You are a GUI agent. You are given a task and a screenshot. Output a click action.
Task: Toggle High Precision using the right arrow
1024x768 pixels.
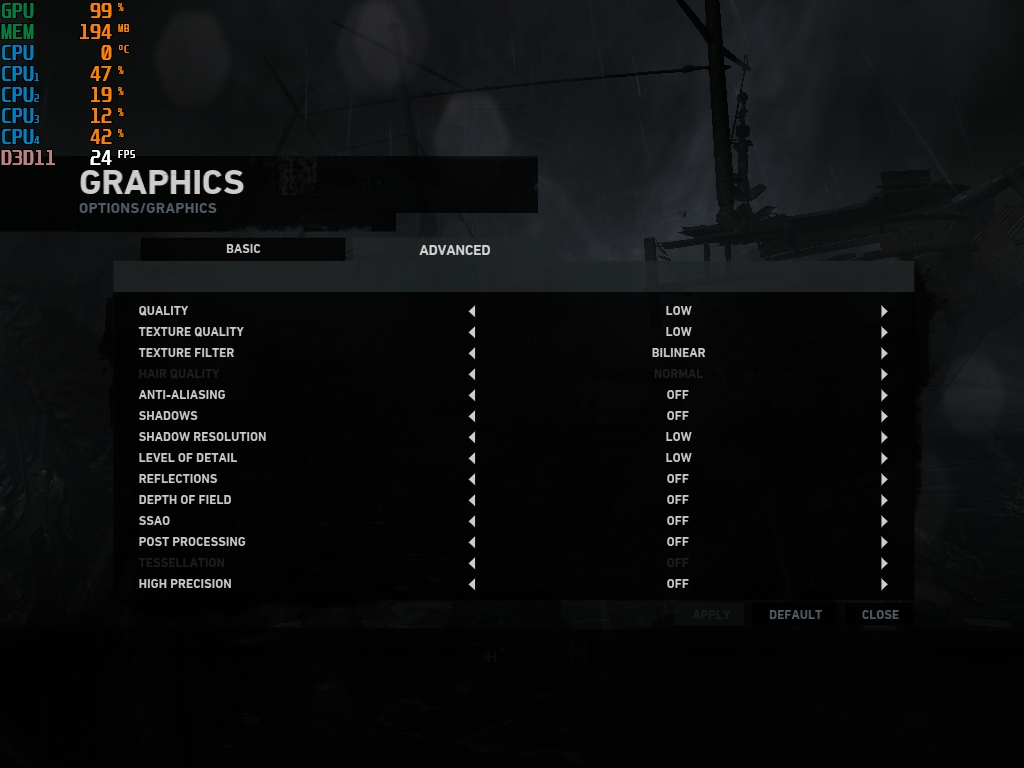(884, 584)
